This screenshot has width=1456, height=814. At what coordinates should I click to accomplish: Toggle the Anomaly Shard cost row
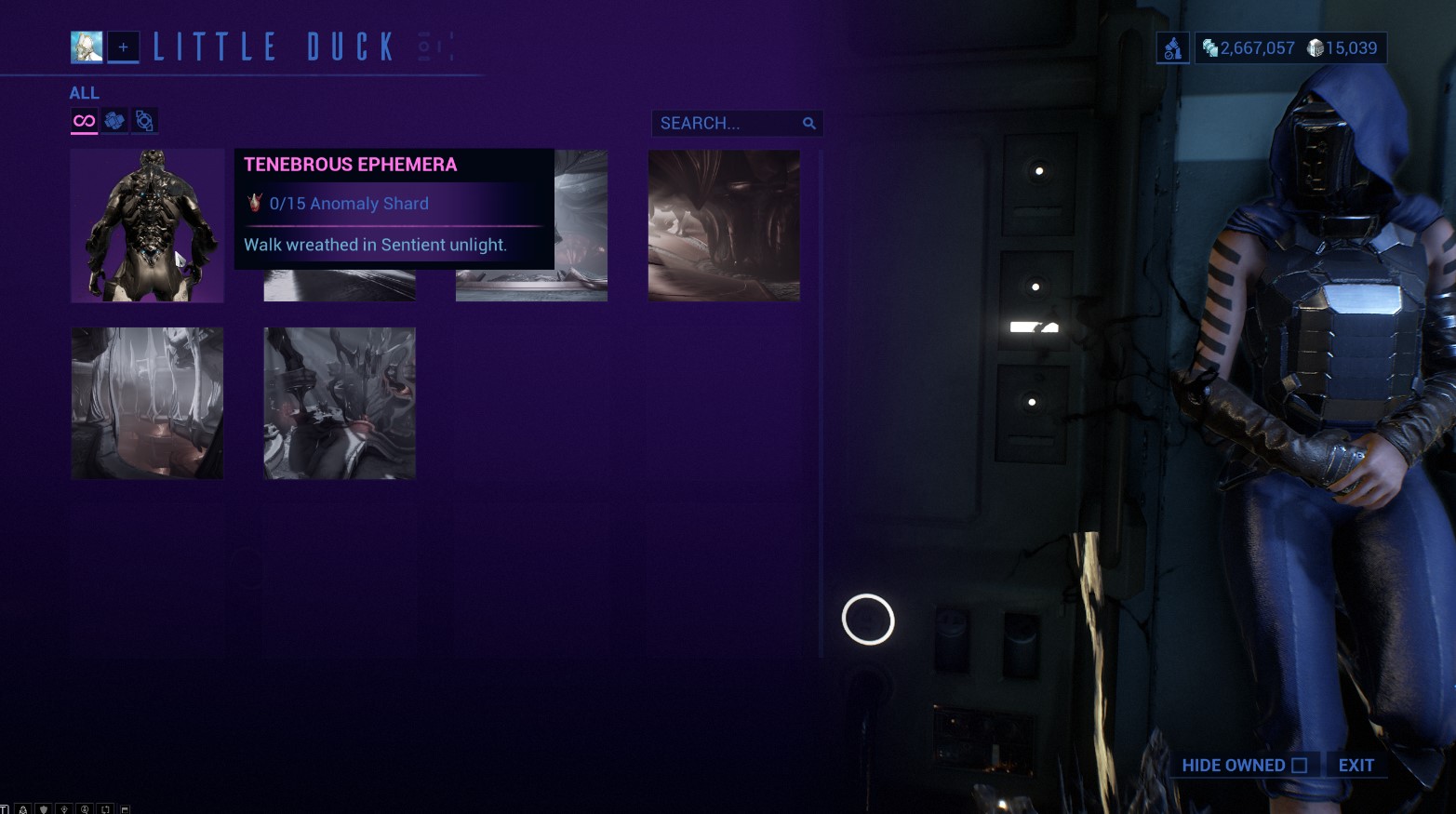click(349, 204)
